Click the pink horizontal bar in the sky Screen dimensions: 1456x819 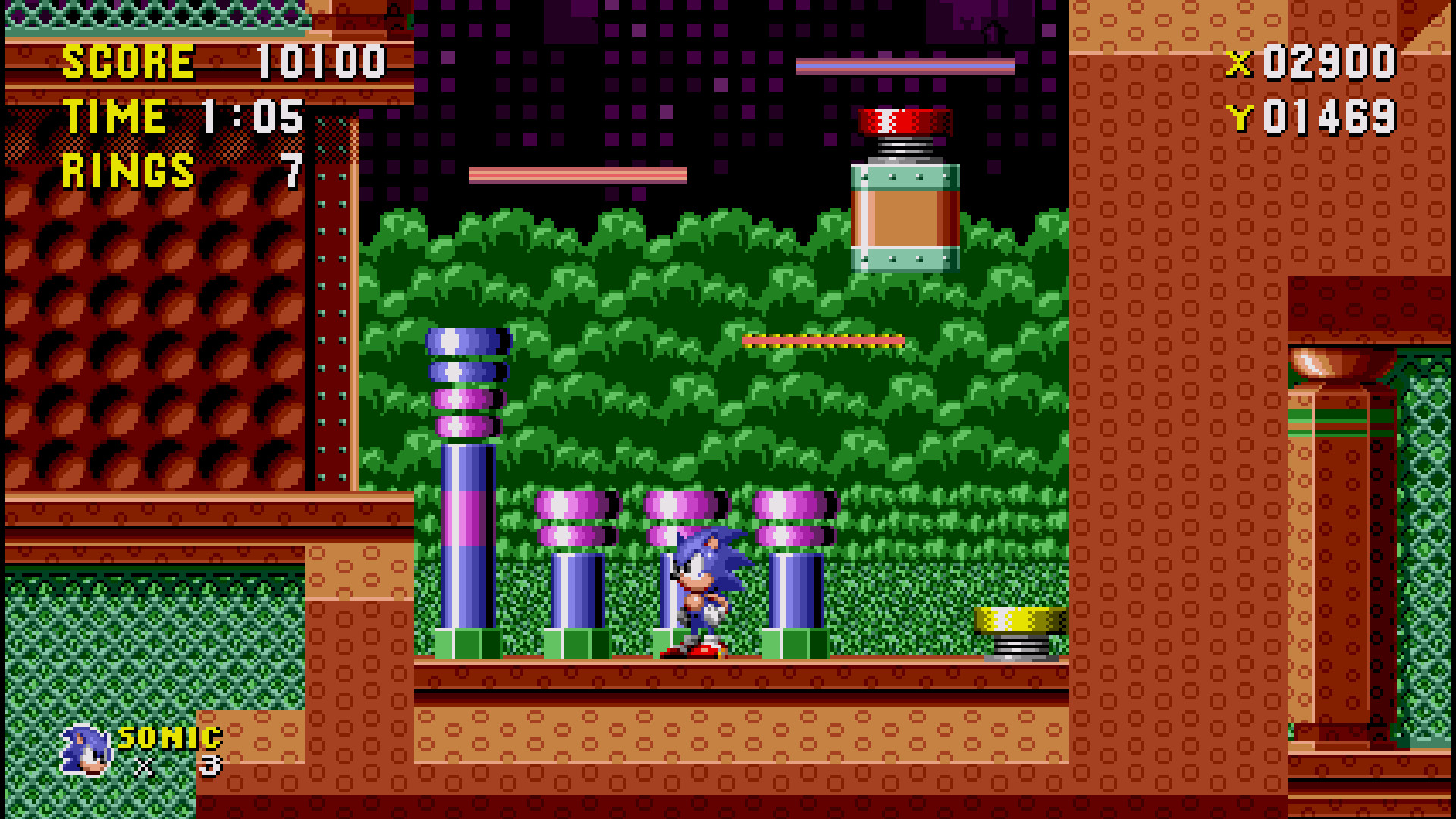click(x=576, y=176)
